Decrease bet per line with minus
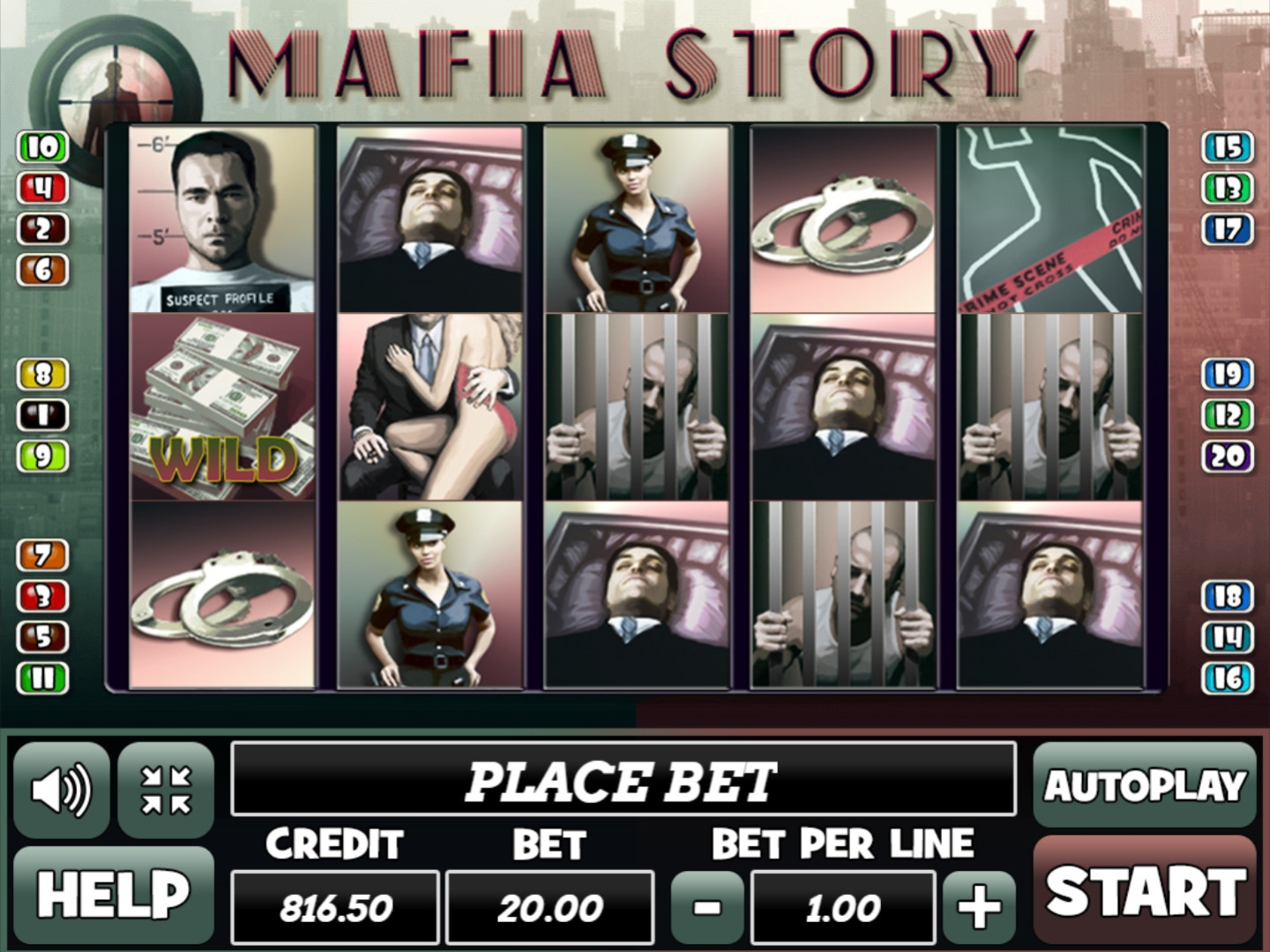The width and height of the screenshot is (1270, 952). click(x=707, y=907)
